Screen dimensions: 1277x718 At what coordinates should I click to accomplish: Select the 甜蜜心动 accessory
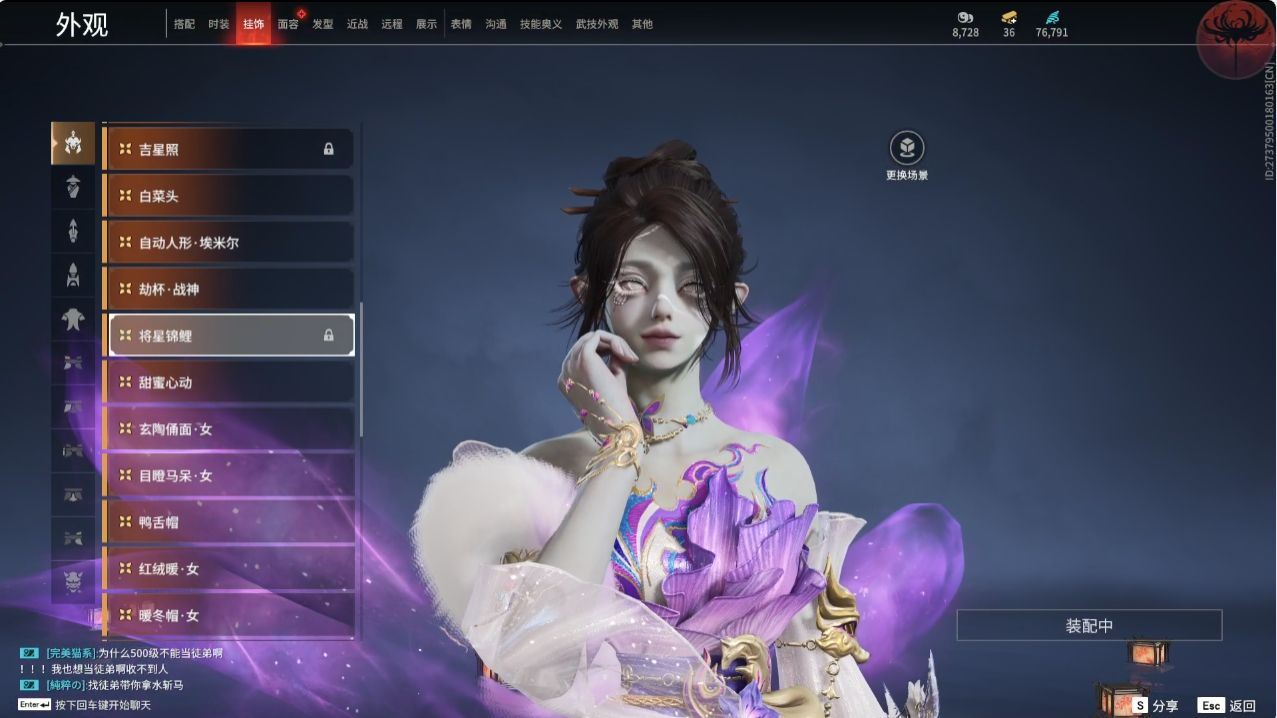(229, 382)
